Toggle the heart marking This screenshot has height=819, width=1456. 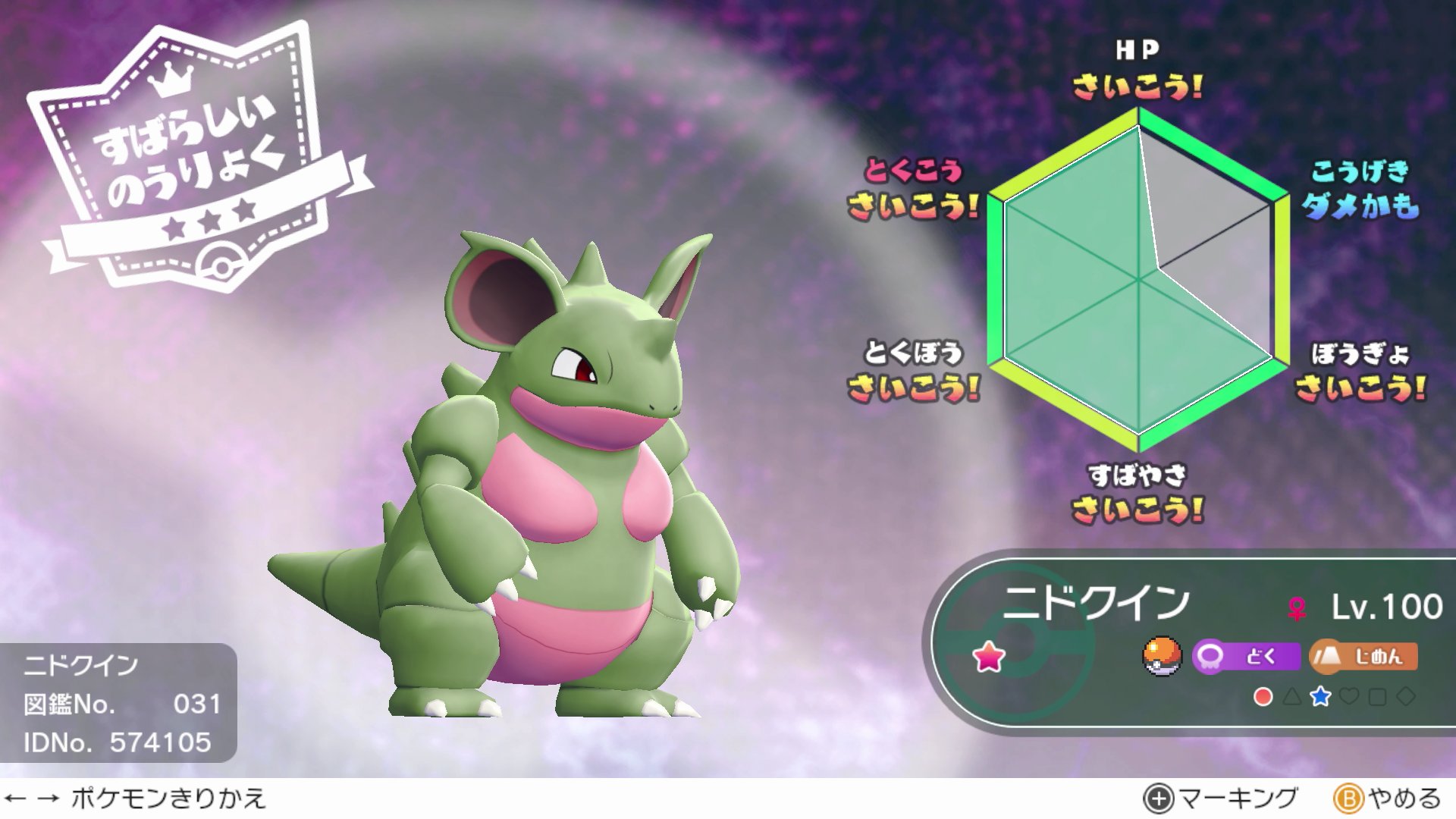(1348, 698)
